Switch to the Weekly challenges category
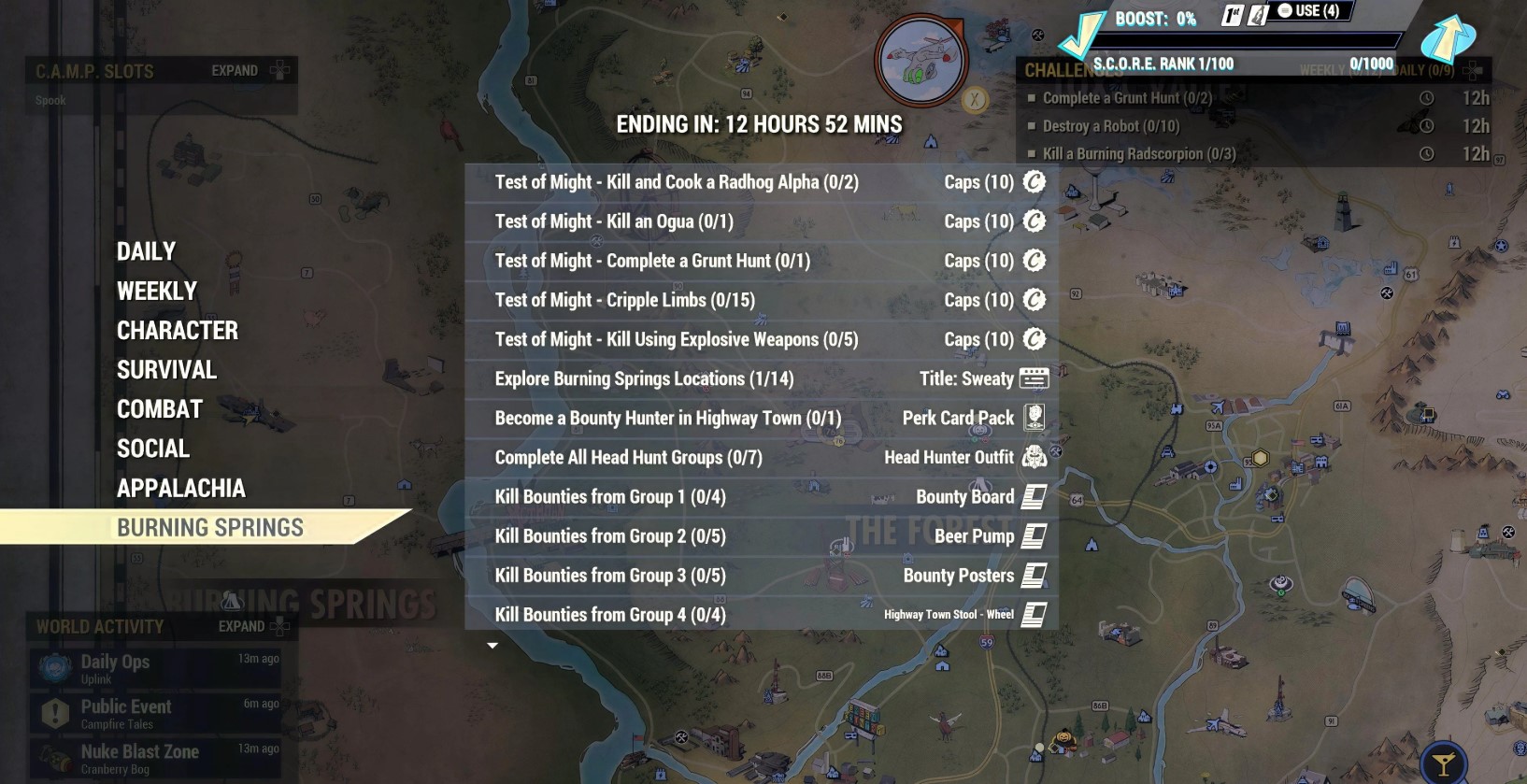 157,291
